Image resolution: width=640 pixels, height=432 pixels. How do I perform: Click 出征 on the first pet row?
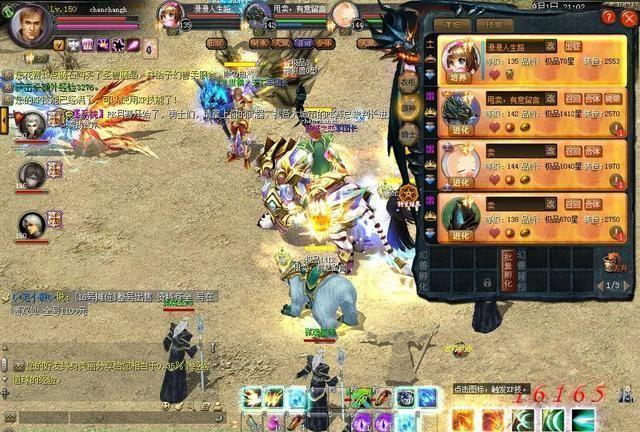click(574, 46)
